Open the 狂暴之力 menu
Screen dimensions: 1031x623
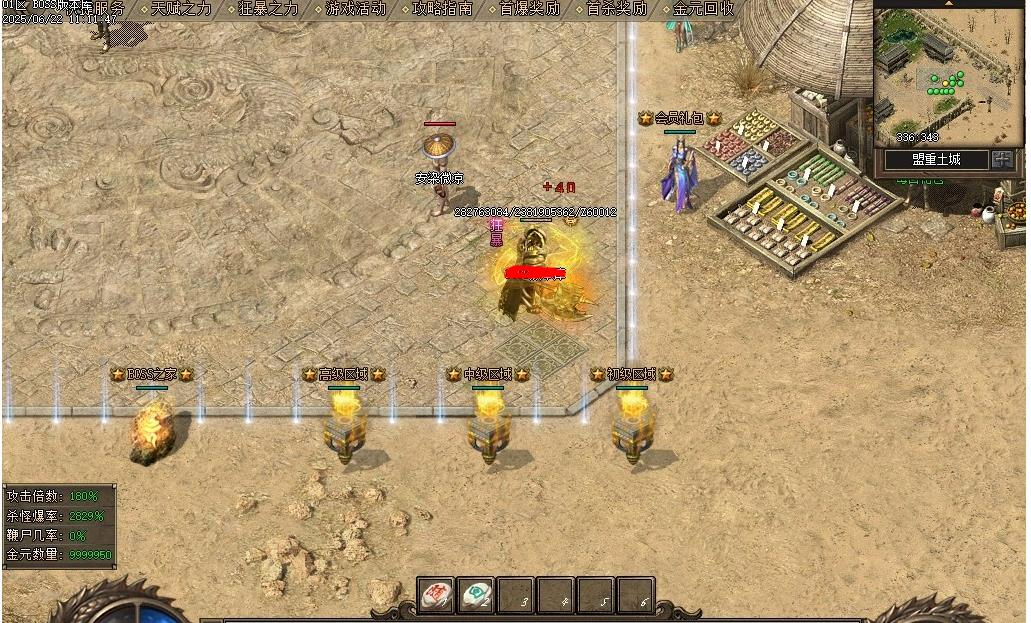coord(268,9)
